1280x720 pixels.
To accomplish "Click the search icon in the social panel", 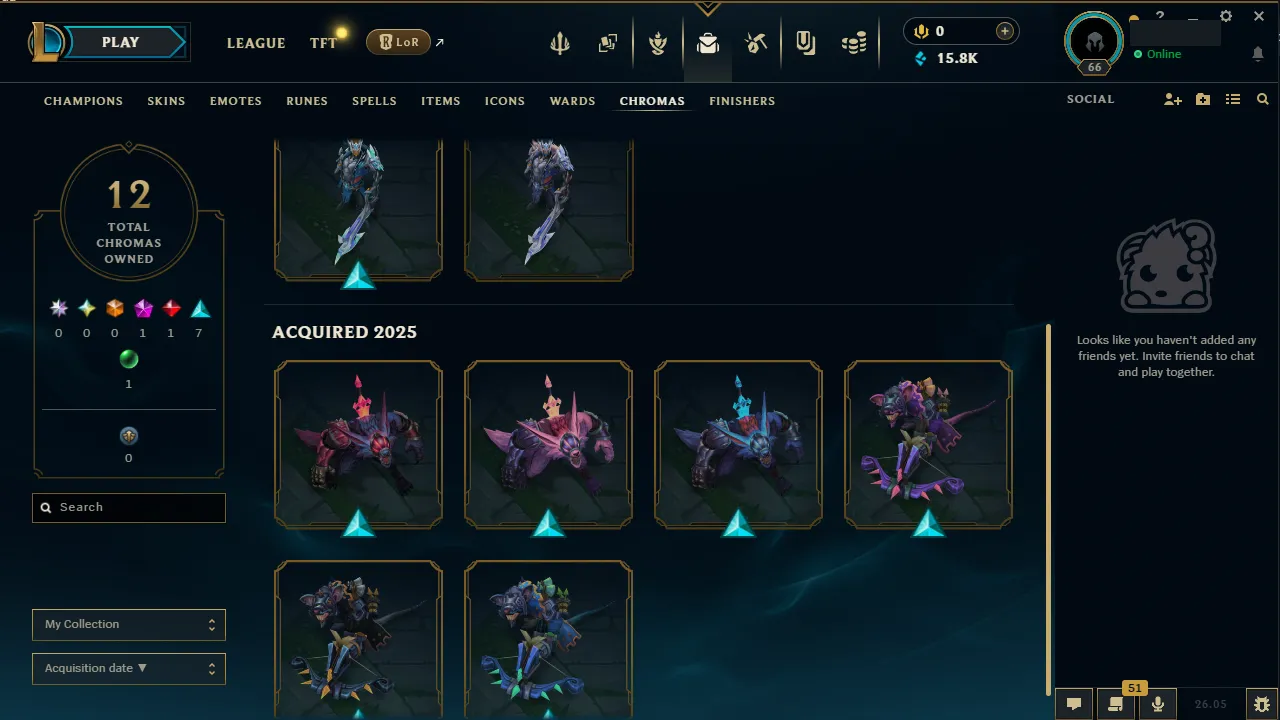I will pos(1262,100).
